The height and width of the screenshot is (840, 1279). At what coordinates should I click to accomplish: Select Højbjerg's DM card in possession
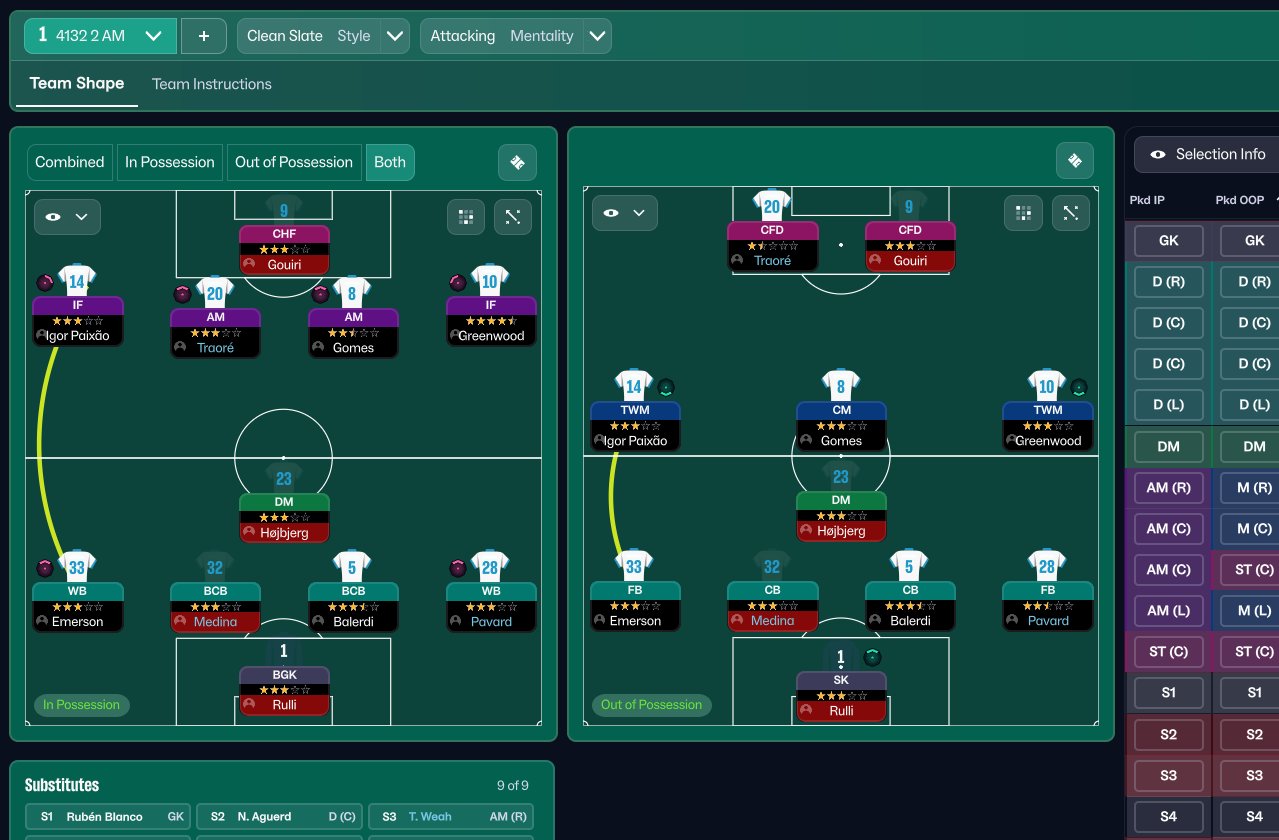pos(284,517)
